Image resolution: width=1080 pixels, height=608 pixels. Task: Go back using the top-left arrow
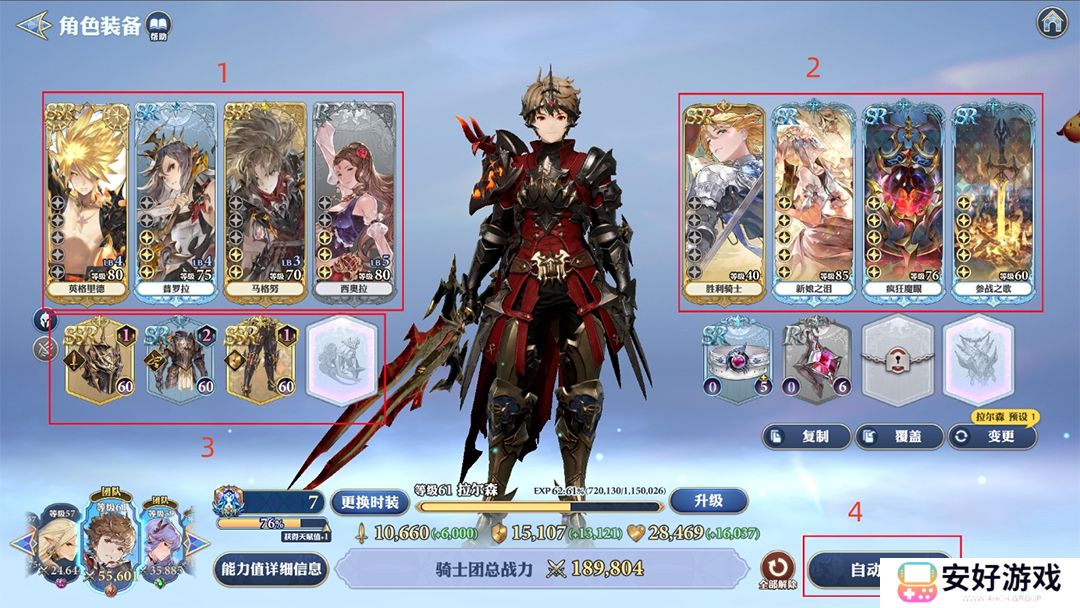point(33,24)
